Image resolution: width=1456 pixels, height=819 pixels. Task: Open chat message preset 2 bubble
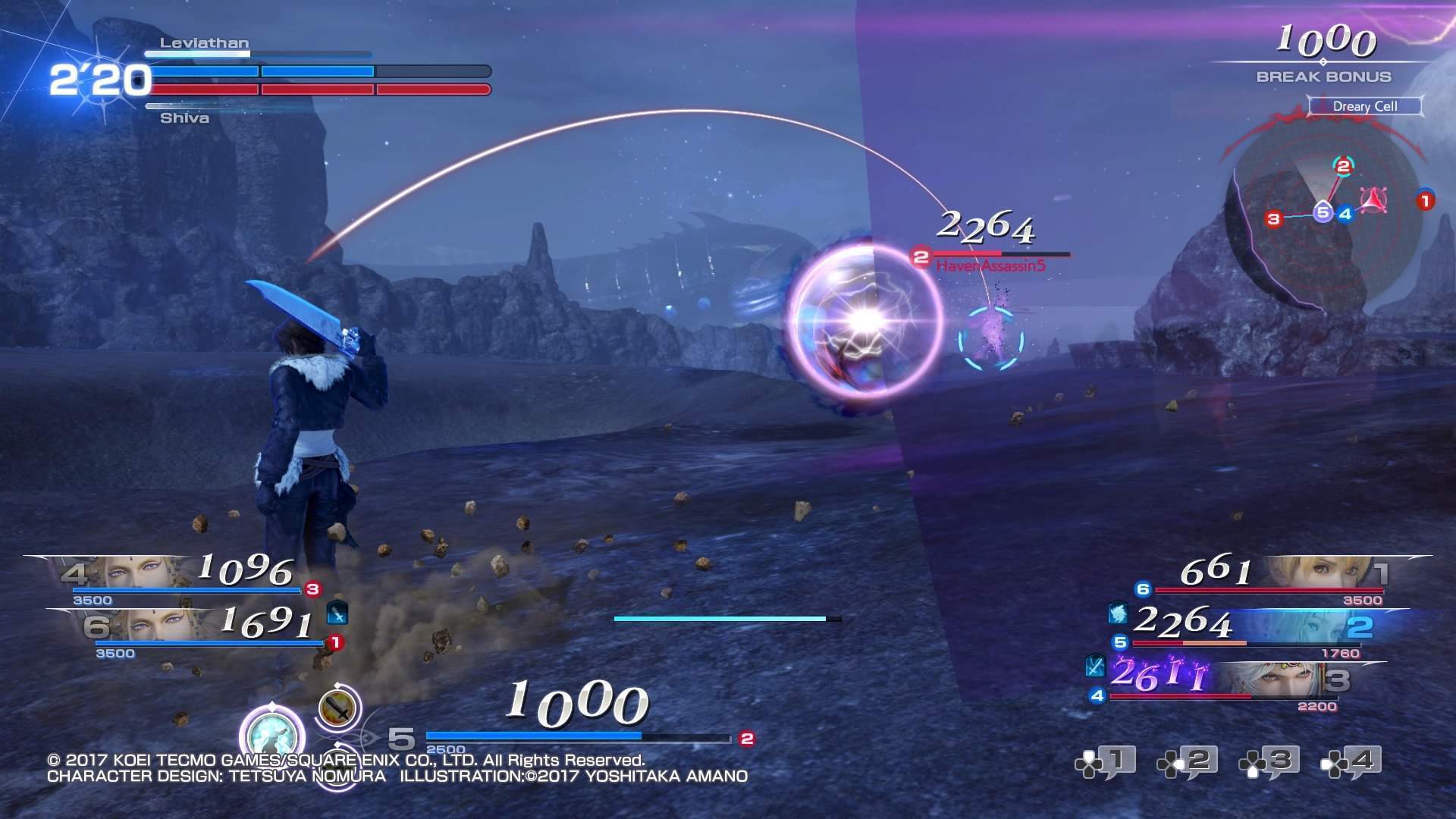point(1188,762)
